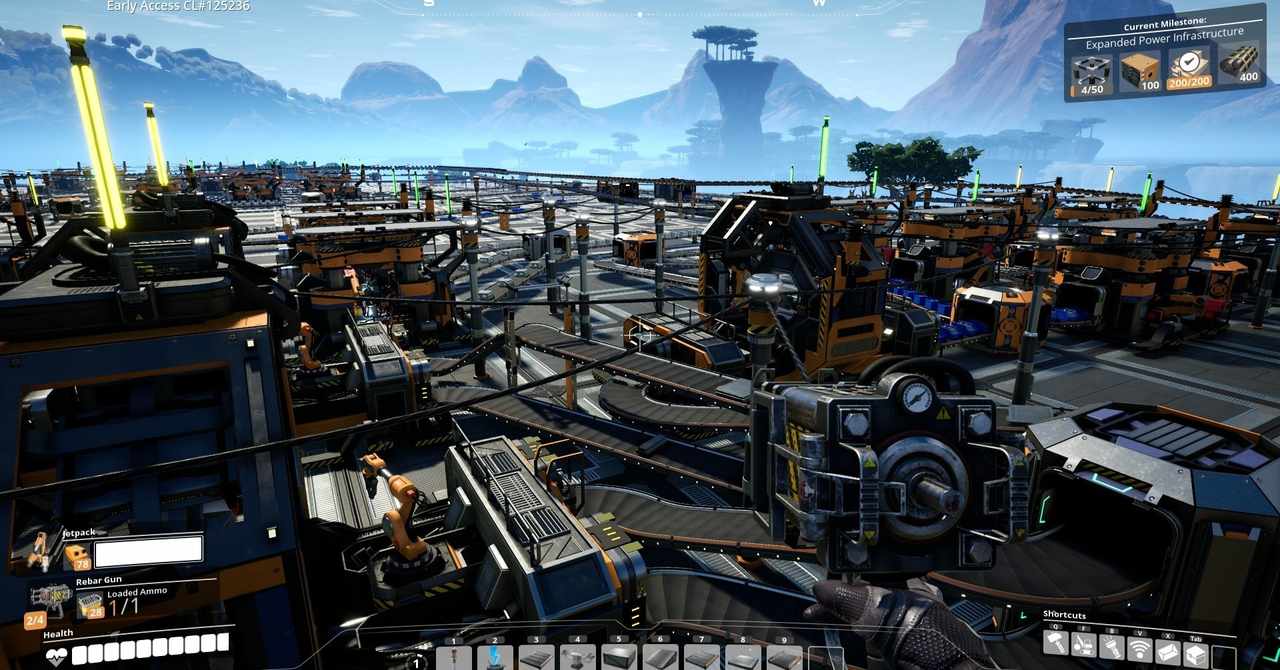
Task: Pick the ramp in hotbar slot 6
Action: pos(660,659)
